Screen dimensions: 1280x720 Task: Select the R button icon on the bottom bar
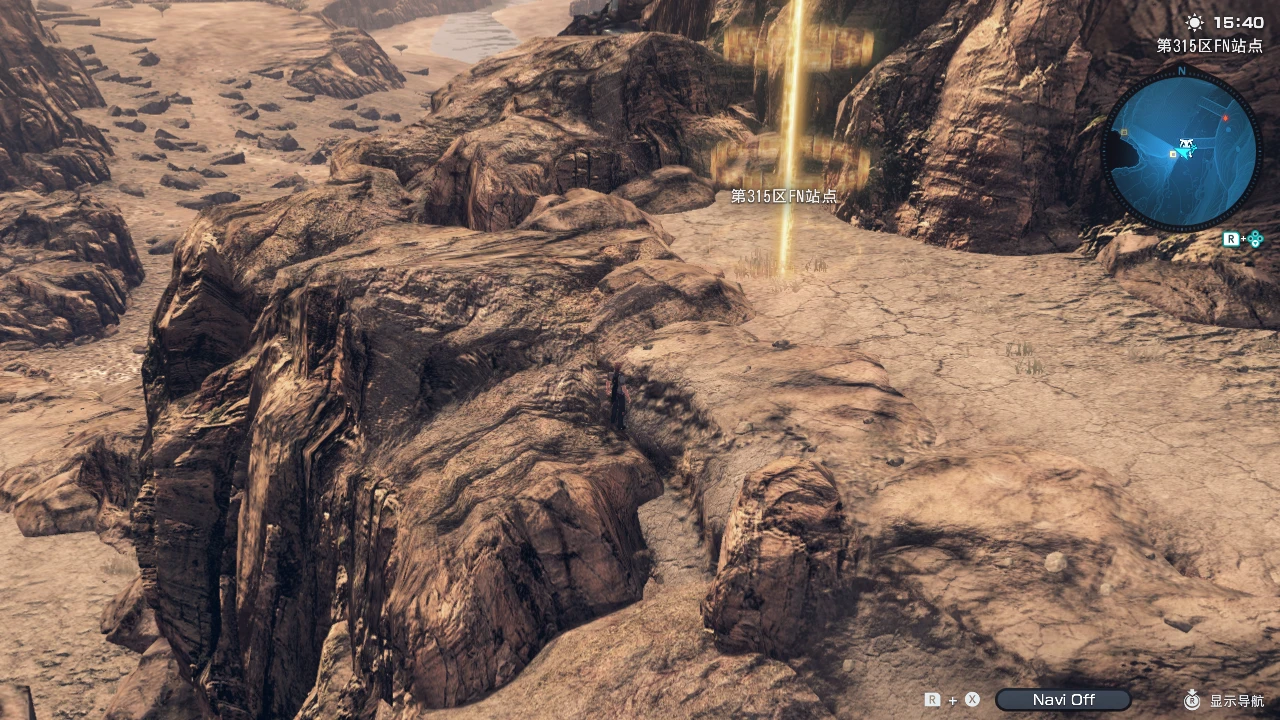[x=931, y=699]
